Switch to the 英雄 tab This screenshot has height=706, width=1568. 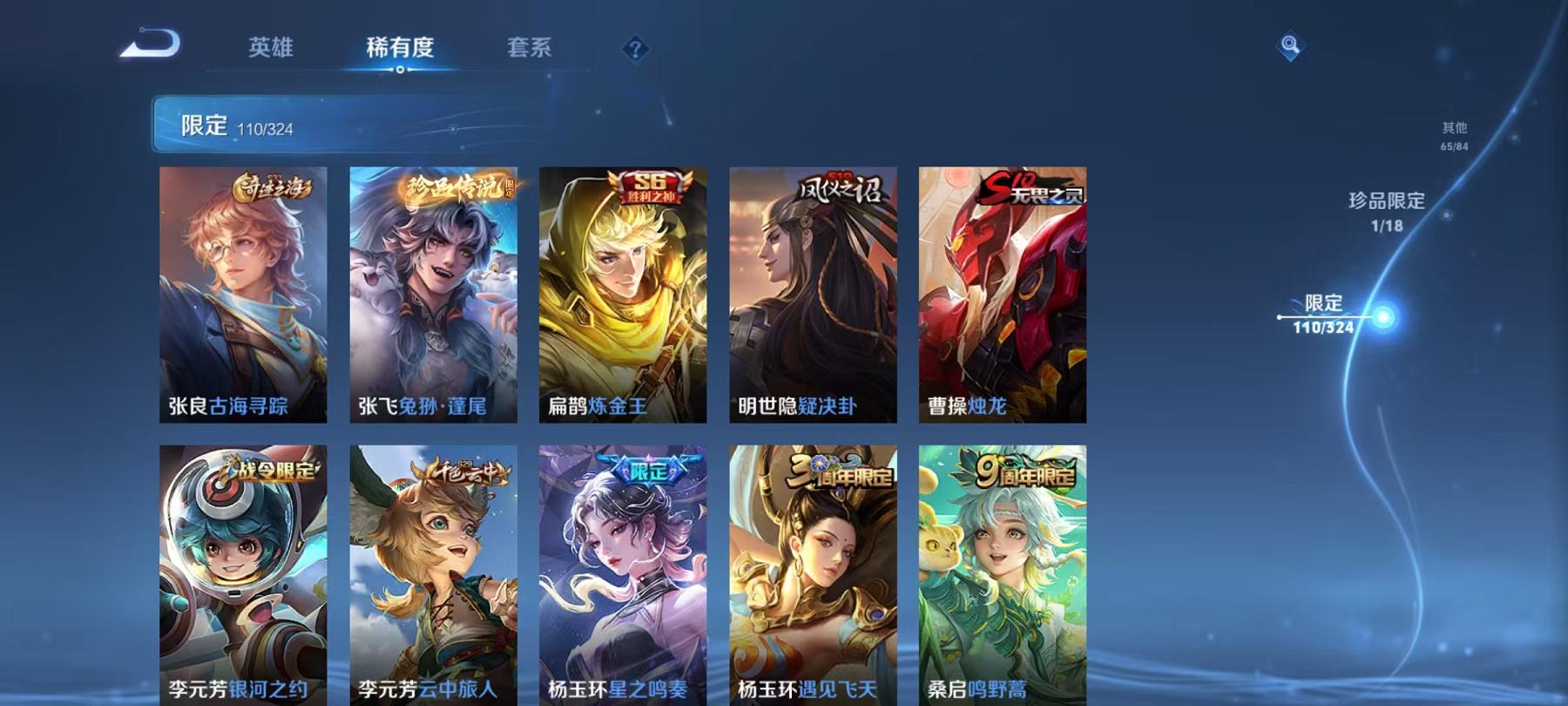click(270, 49)
